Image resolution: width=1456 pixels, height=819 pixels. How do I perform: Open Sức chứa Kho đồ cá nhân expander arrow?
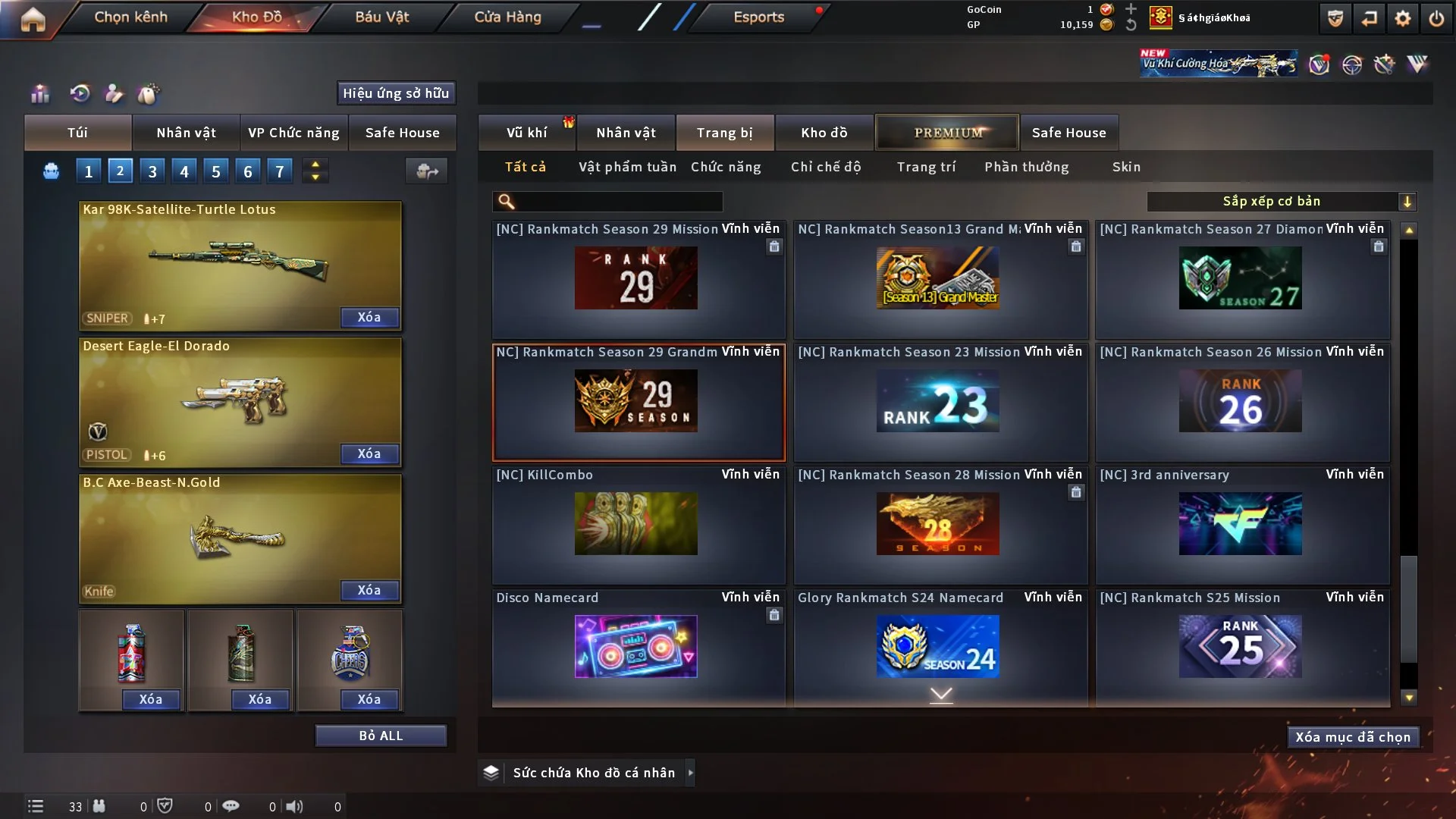(x=690, y=772)
